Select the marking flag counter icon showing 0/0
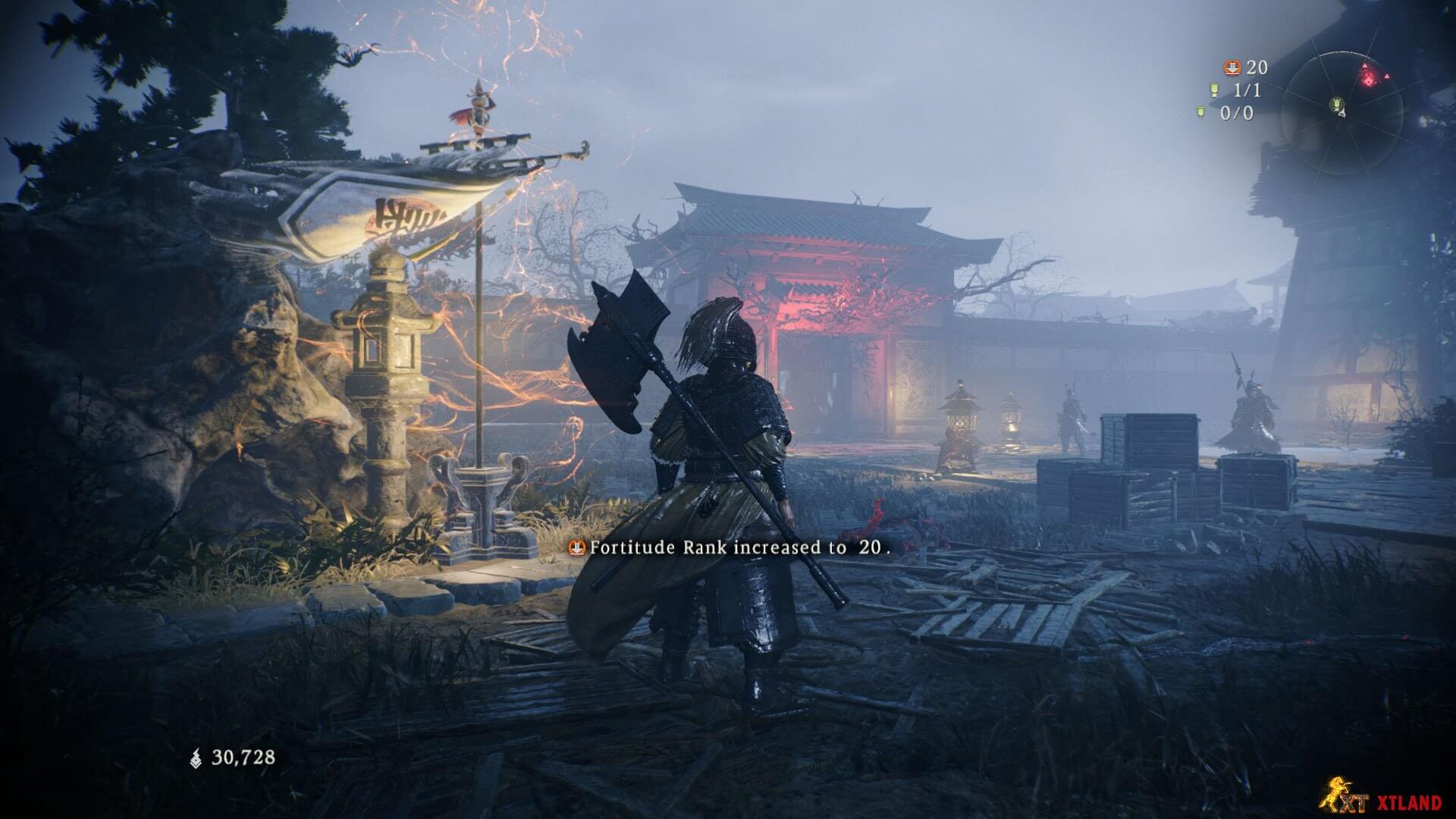Screen dimensions: 1456x819 pyautogui.click(x=1200, y=113)
